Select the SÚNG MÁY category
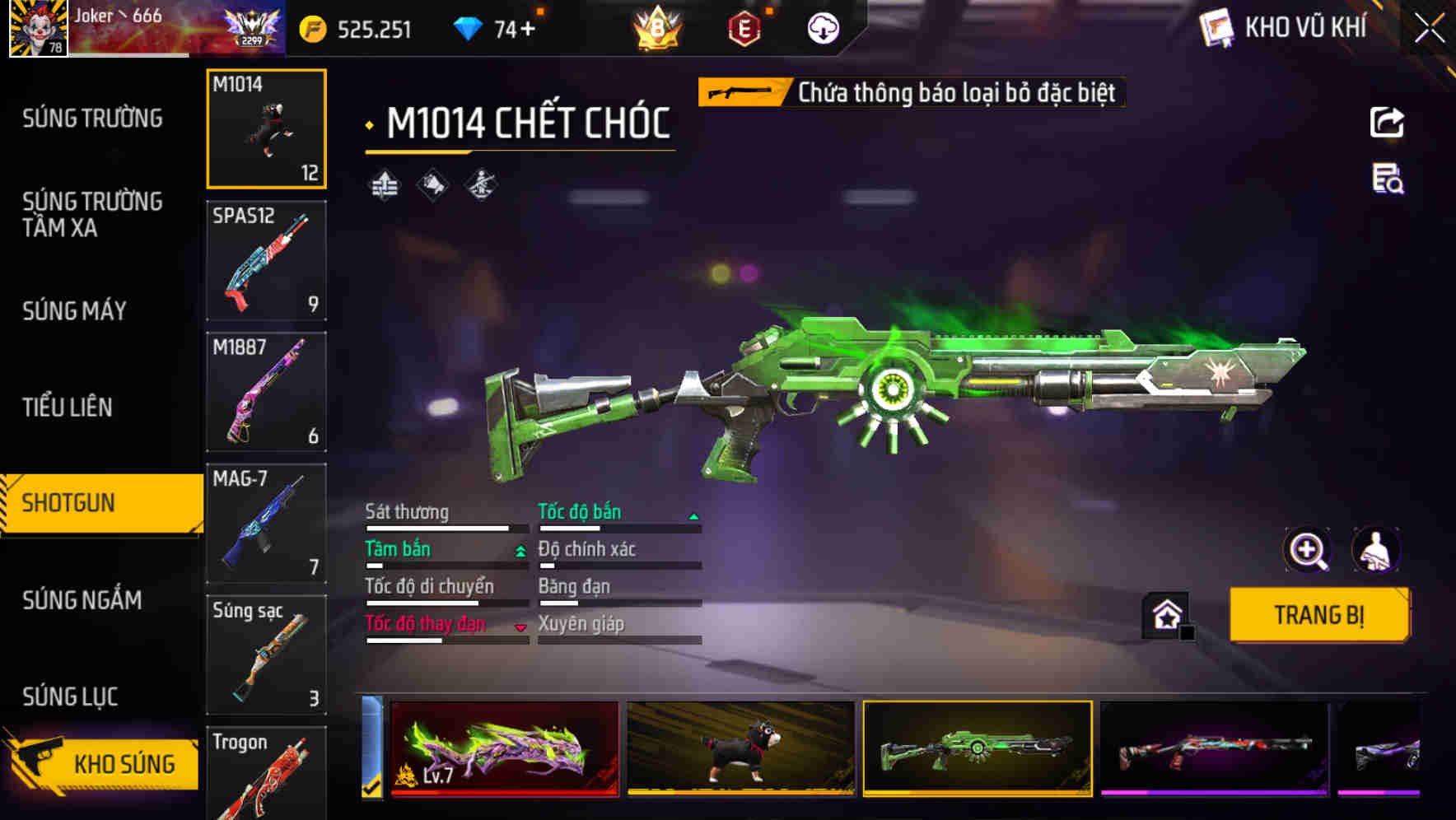The height and width of the screenshot is (820, 1456). click(74, 311)
